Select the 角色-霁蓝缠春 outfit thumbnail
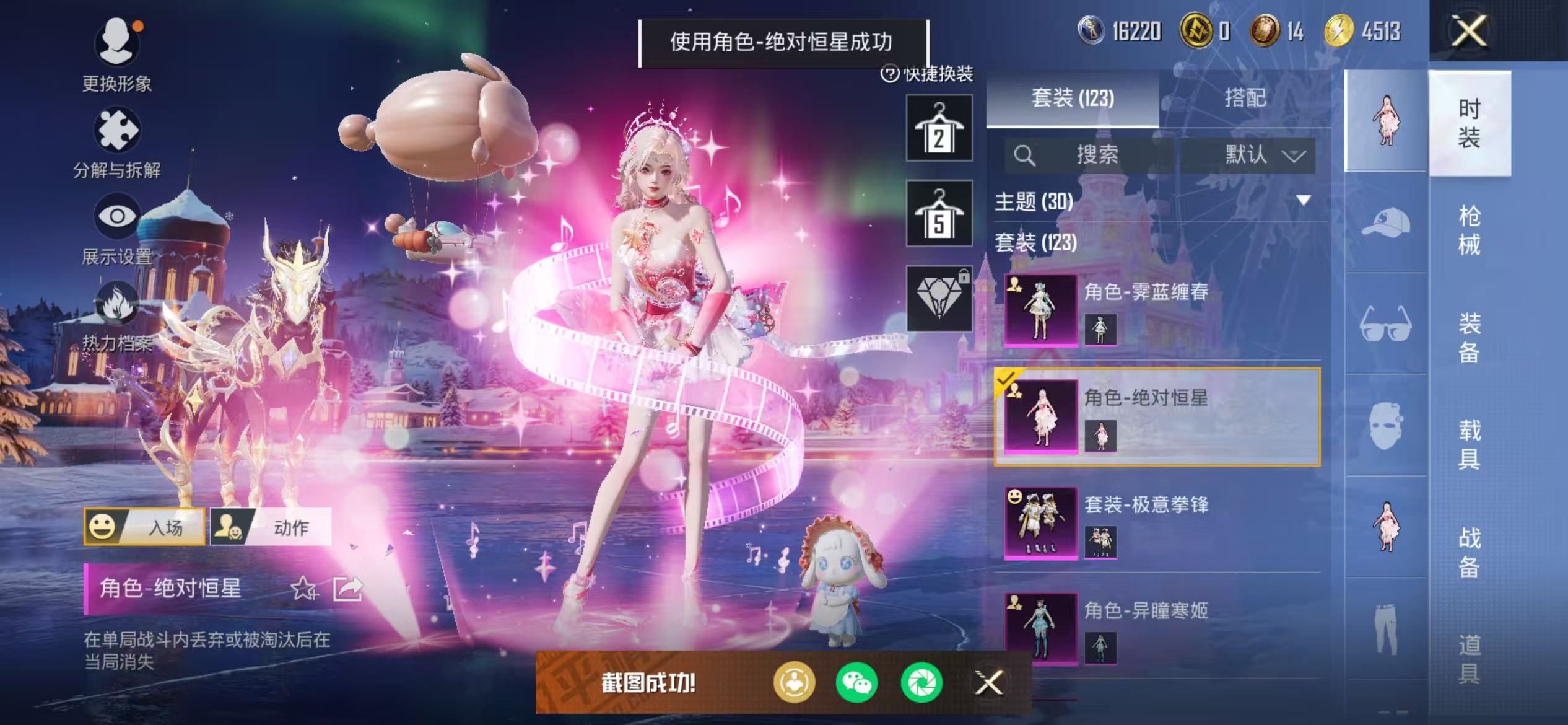The height and width of the screenshot is (725, 1568). tap(1040, 310)
